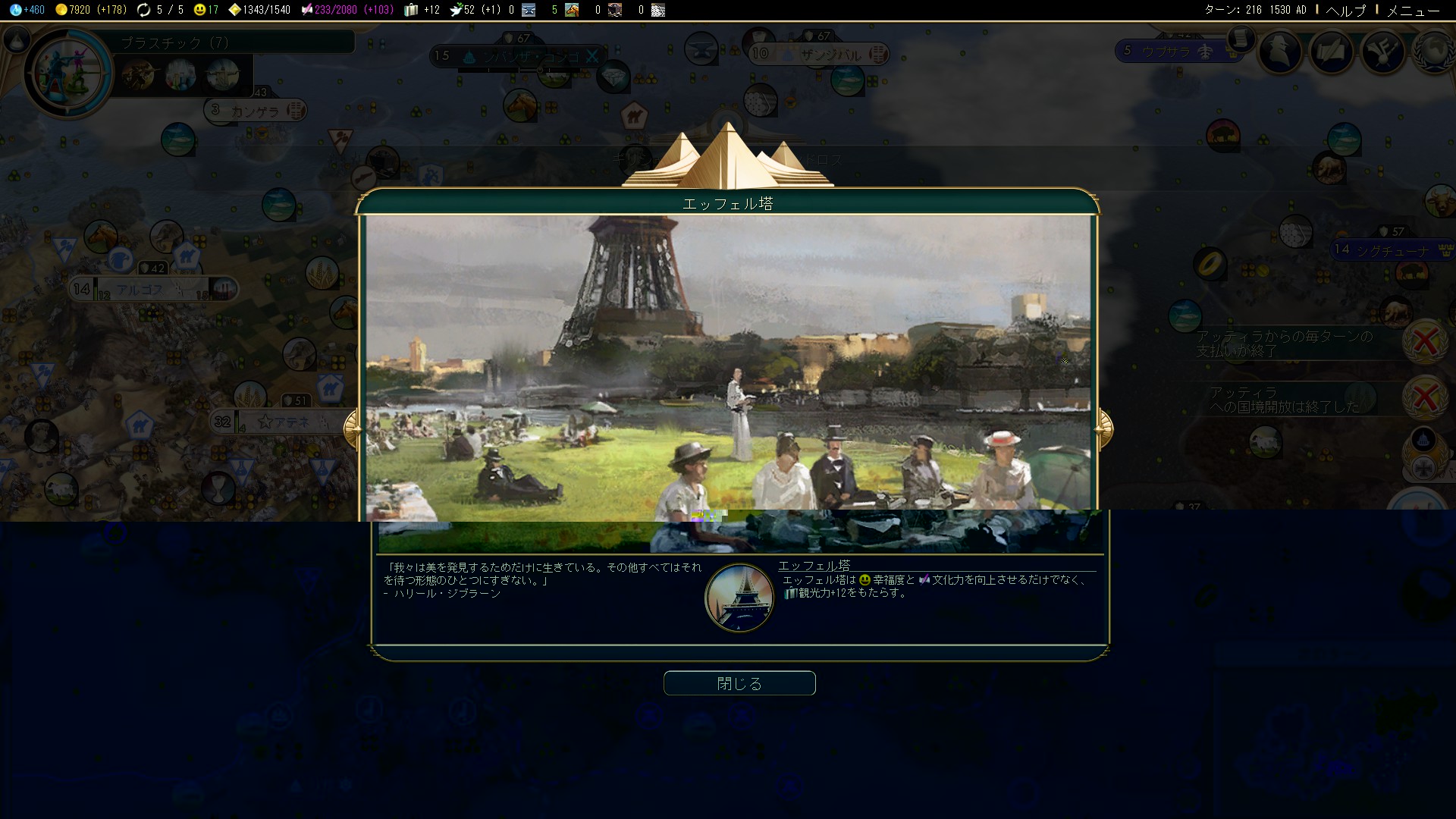Dismiss the Attila per-turn payment ended notification
This screenshot has width=1456, height=819.
(x=1425, y=343)
